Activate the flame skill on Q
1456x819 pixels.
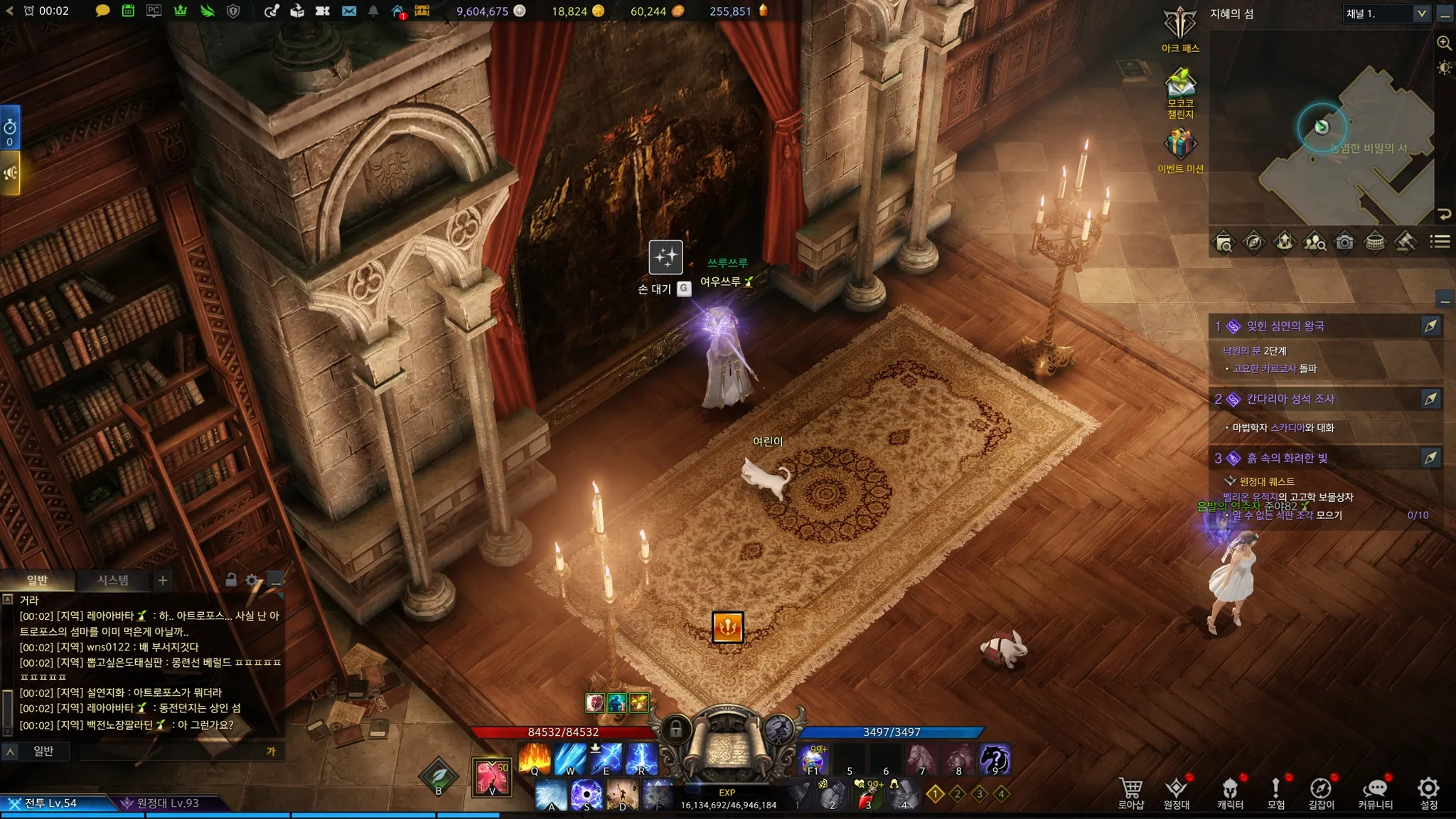pyautogui.click(x=535, y=759)
